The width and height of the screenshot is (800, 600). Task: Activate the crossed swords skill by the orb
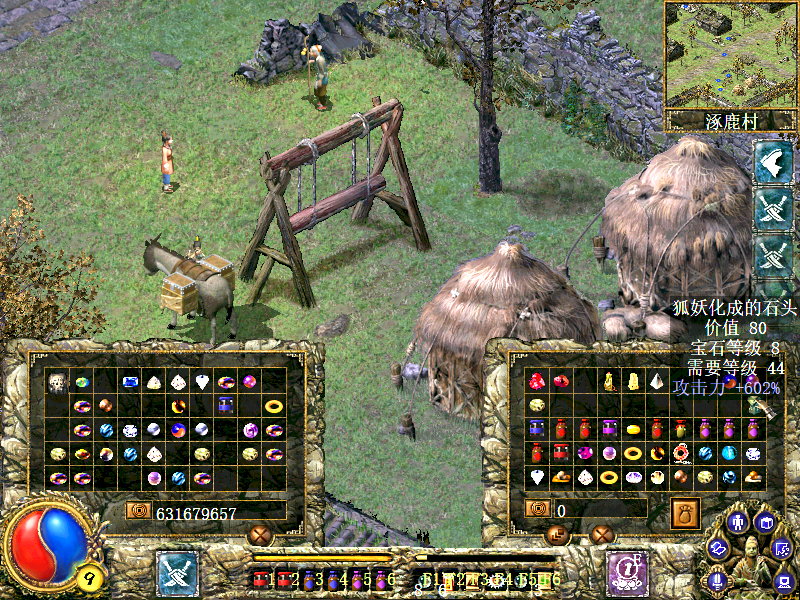pos(177,574)
